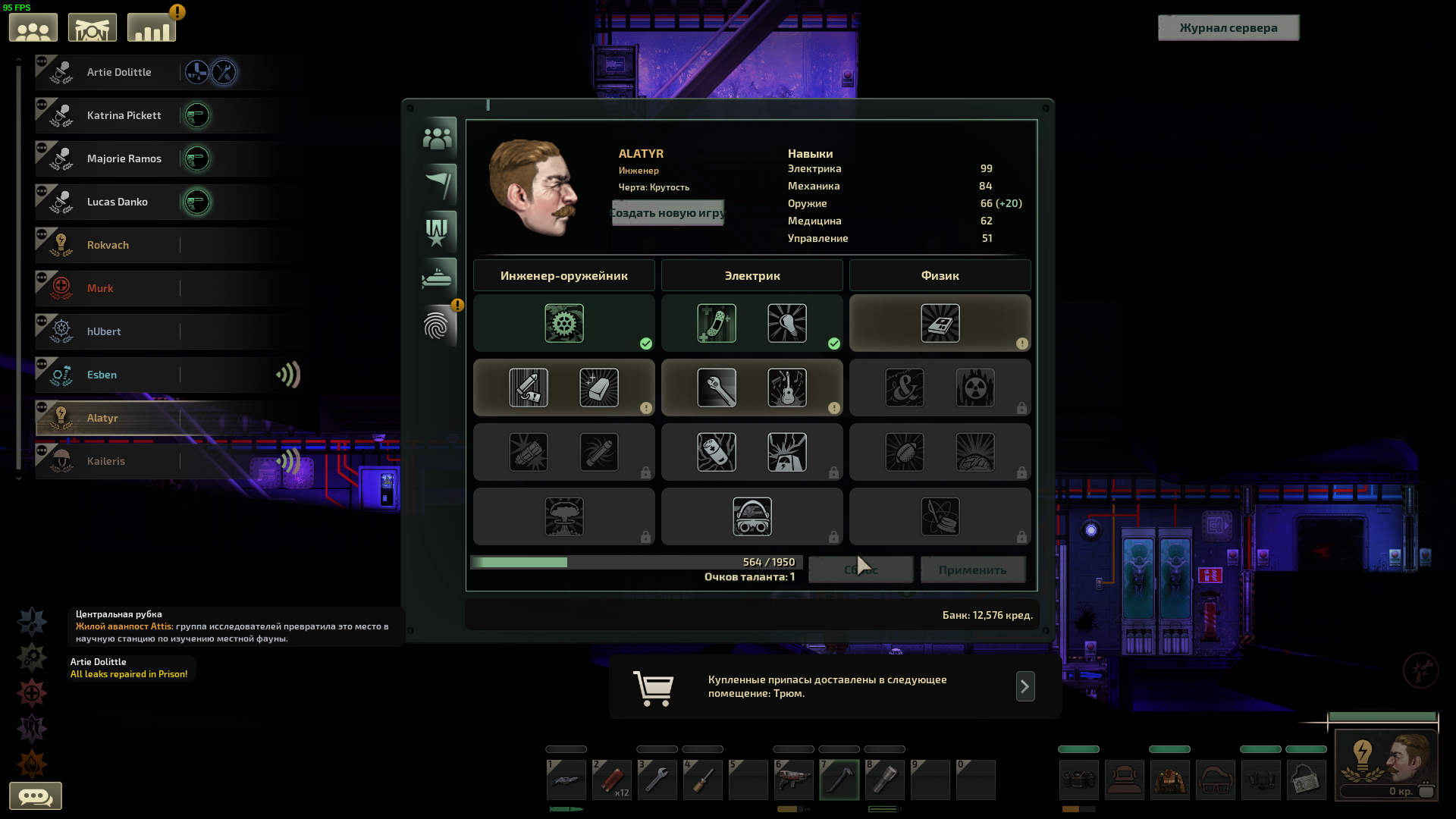Viewport: 1456px width, 819px height.
Task: Select Katrina Pickett crew row
Action: [x=124, y=115]
